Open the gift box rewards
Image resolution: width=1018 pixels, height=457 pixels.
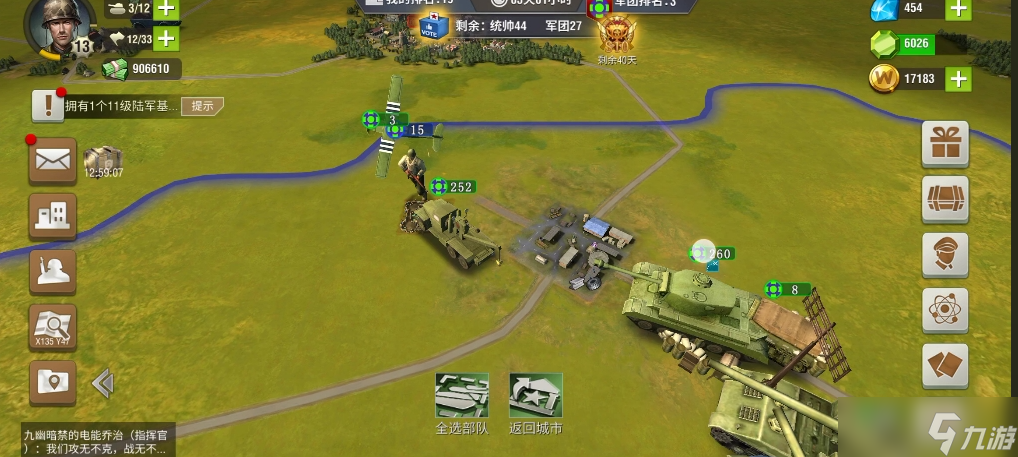coord(944,143)
